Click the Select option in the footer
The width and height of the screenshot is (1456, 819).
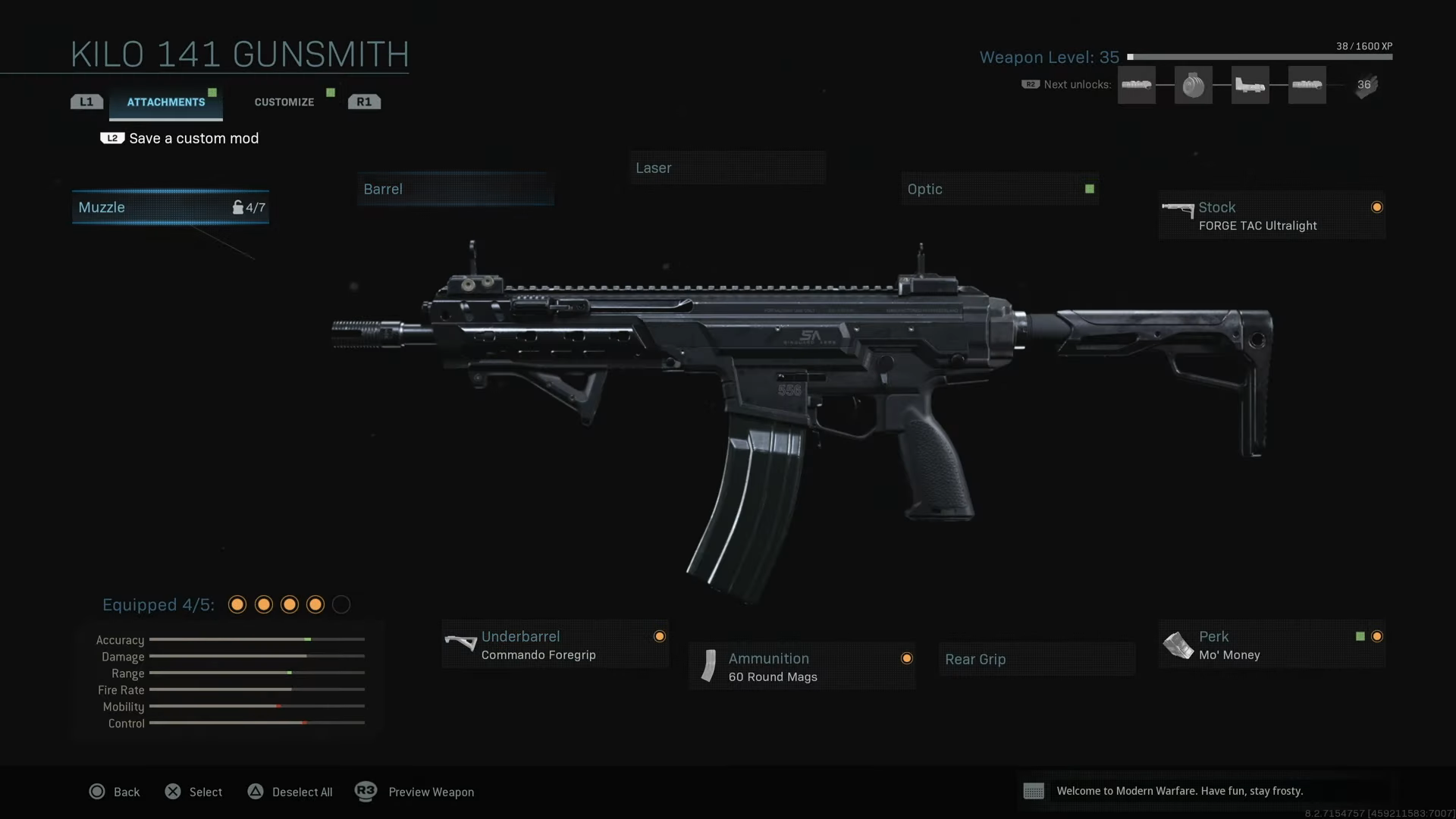point(194,792)
